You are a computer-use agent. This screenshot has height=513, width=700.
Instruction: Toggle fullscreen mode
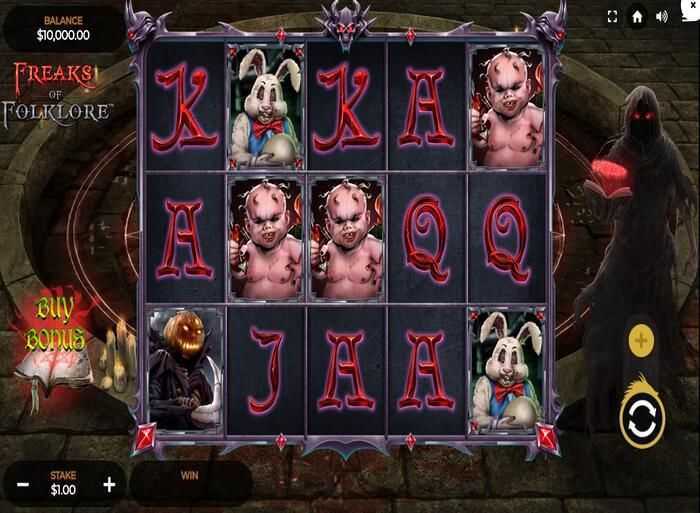tap(613, 17)
